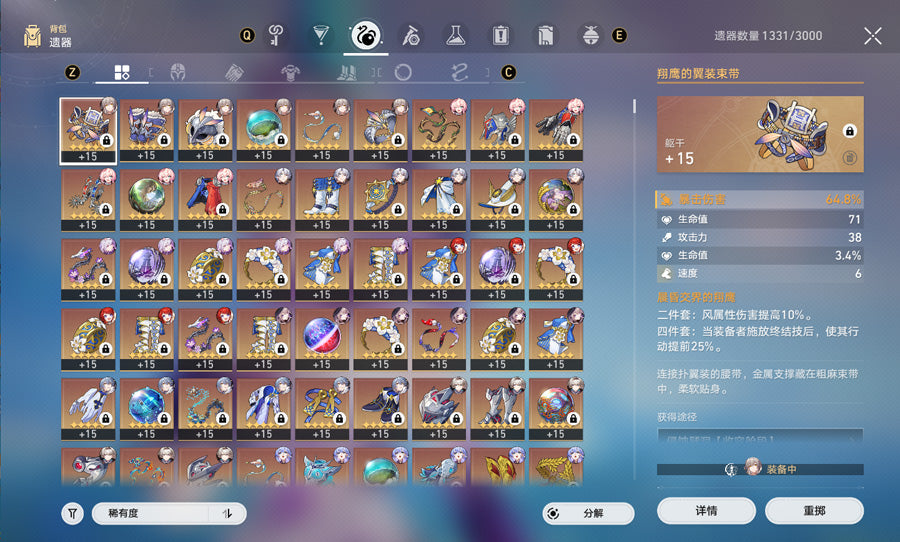Select the key-shaped inventory tab

pos(276,36)
